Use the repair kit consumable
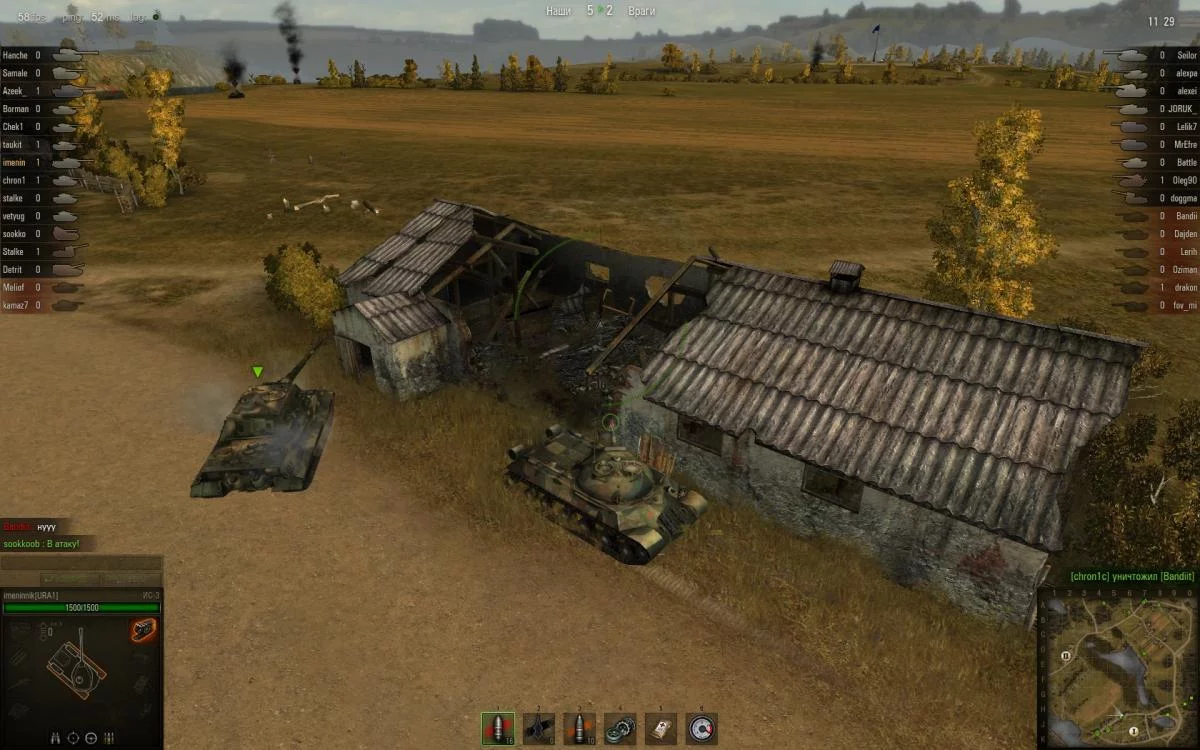The height and width of the screenshot is (750, 1200). pos(620,728)
